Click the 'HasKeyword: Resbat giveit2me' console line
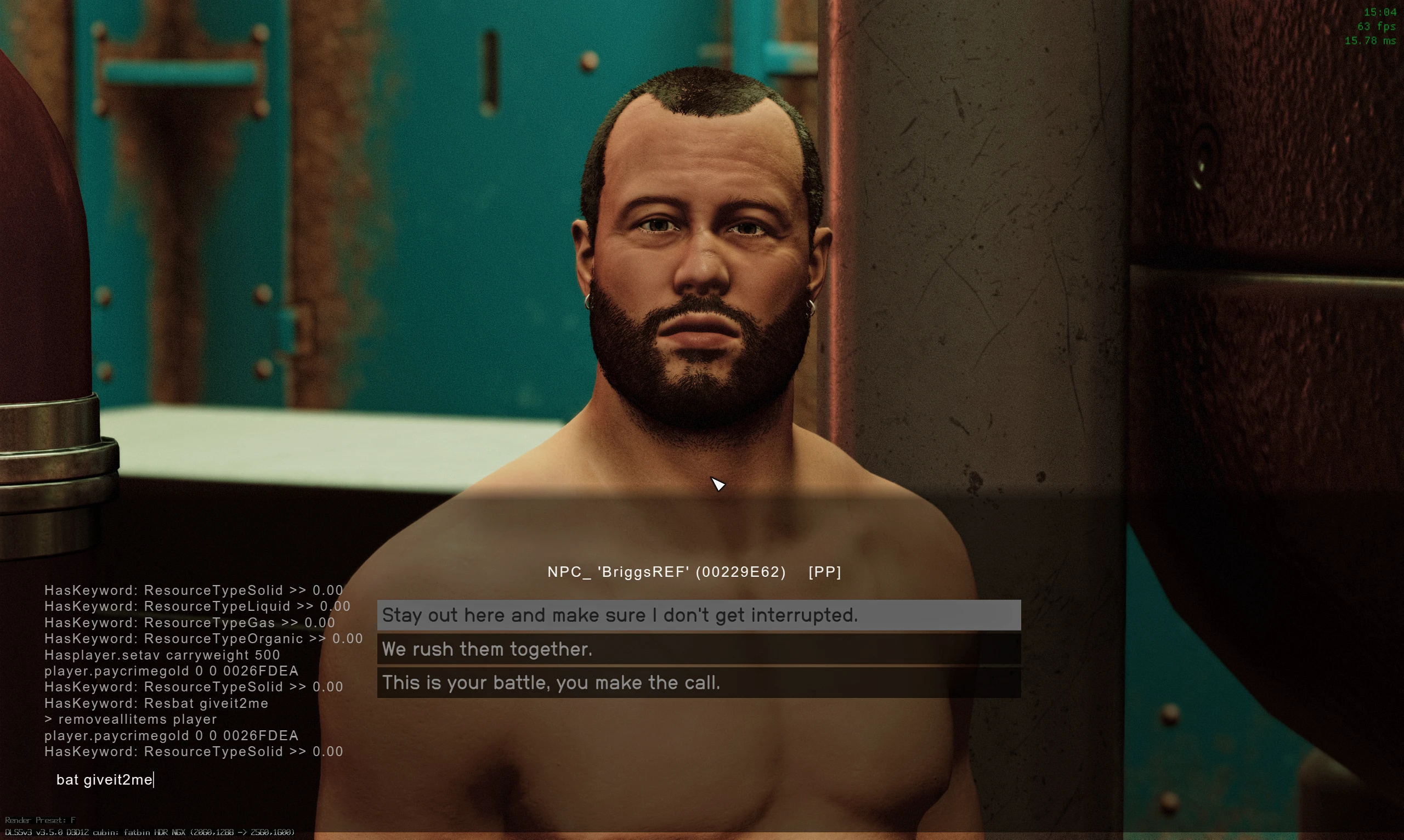 tap(156, 703)
